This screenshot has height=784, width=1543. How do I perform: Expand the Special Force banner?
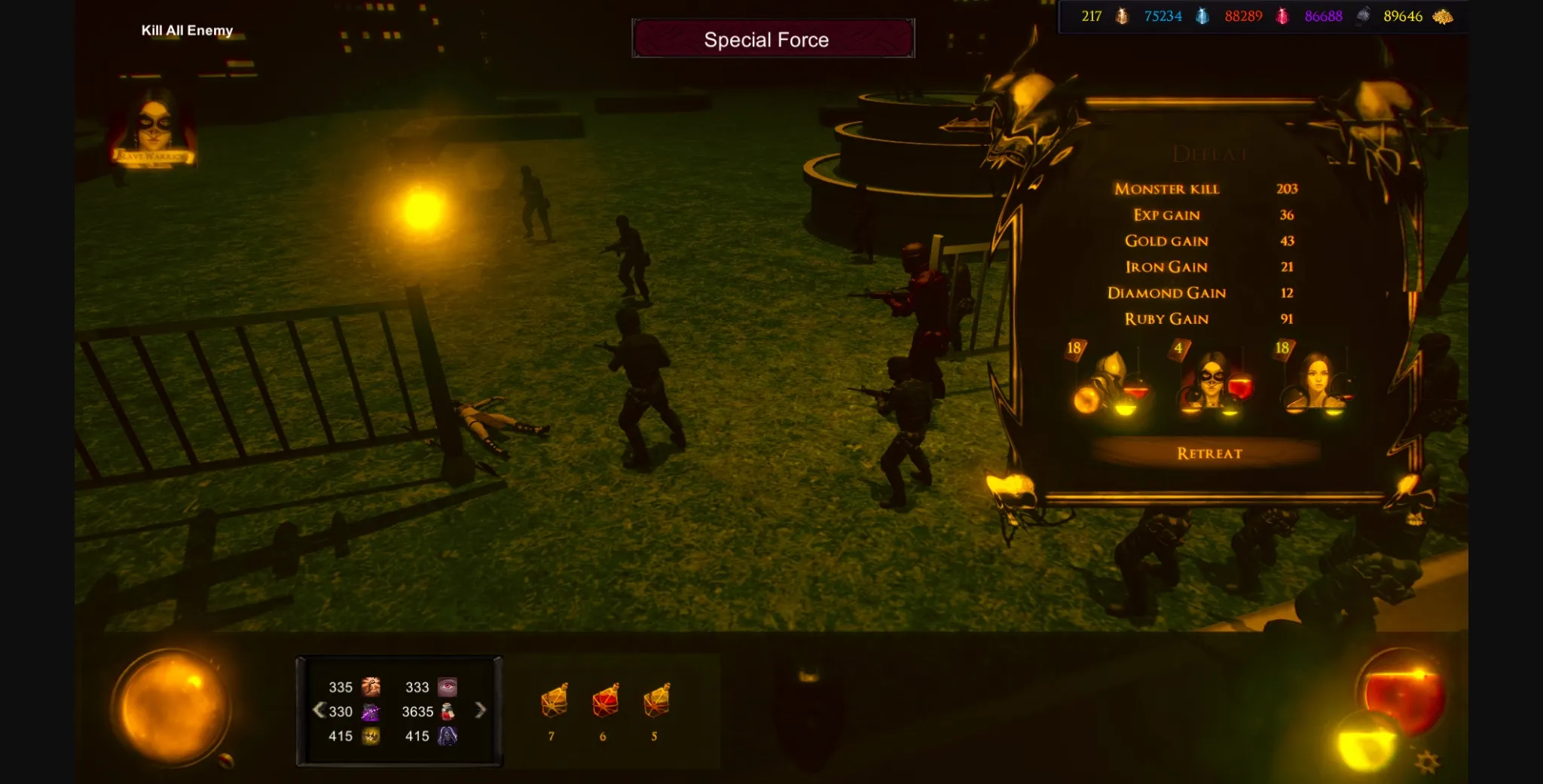click(773, 39)
